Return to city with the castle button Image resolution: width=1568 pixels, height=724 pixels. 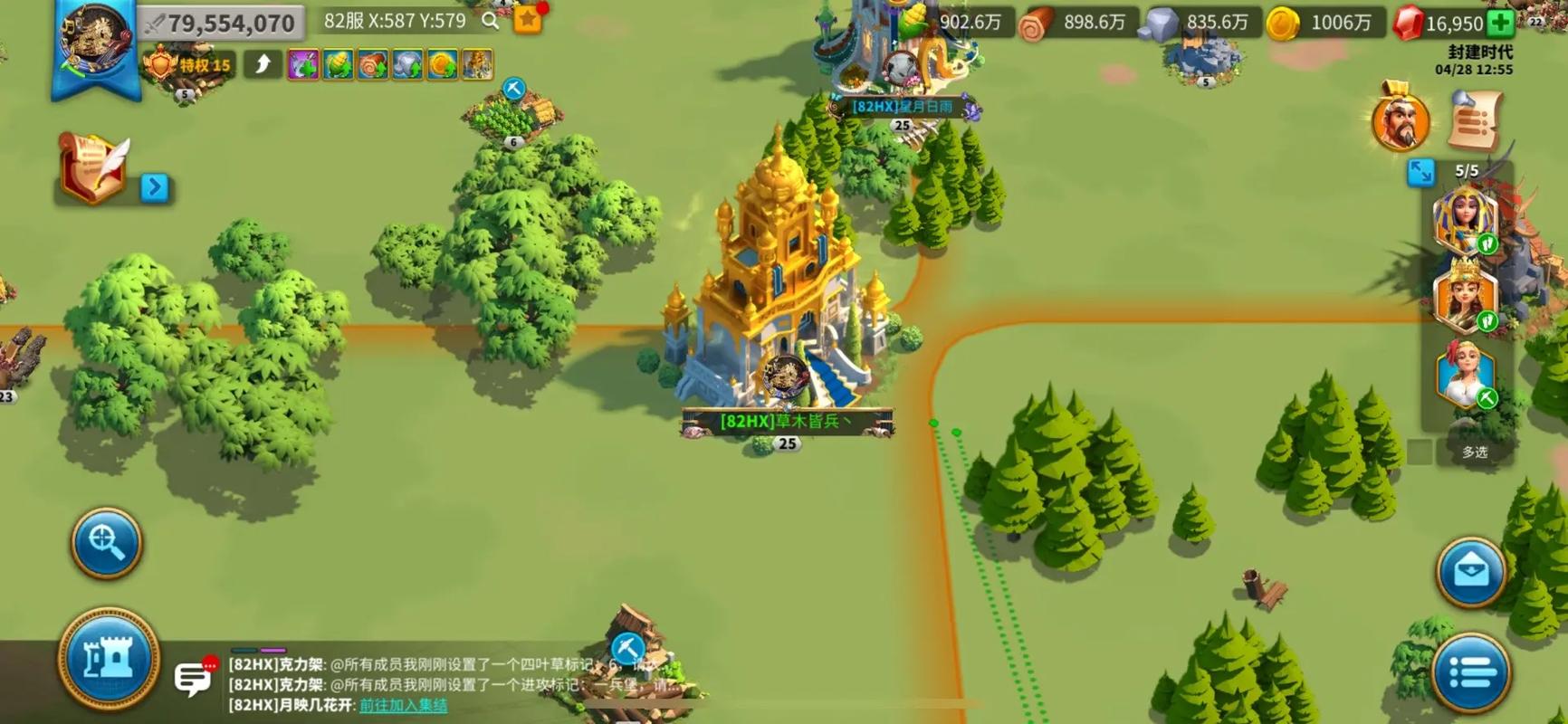point(109,659)
